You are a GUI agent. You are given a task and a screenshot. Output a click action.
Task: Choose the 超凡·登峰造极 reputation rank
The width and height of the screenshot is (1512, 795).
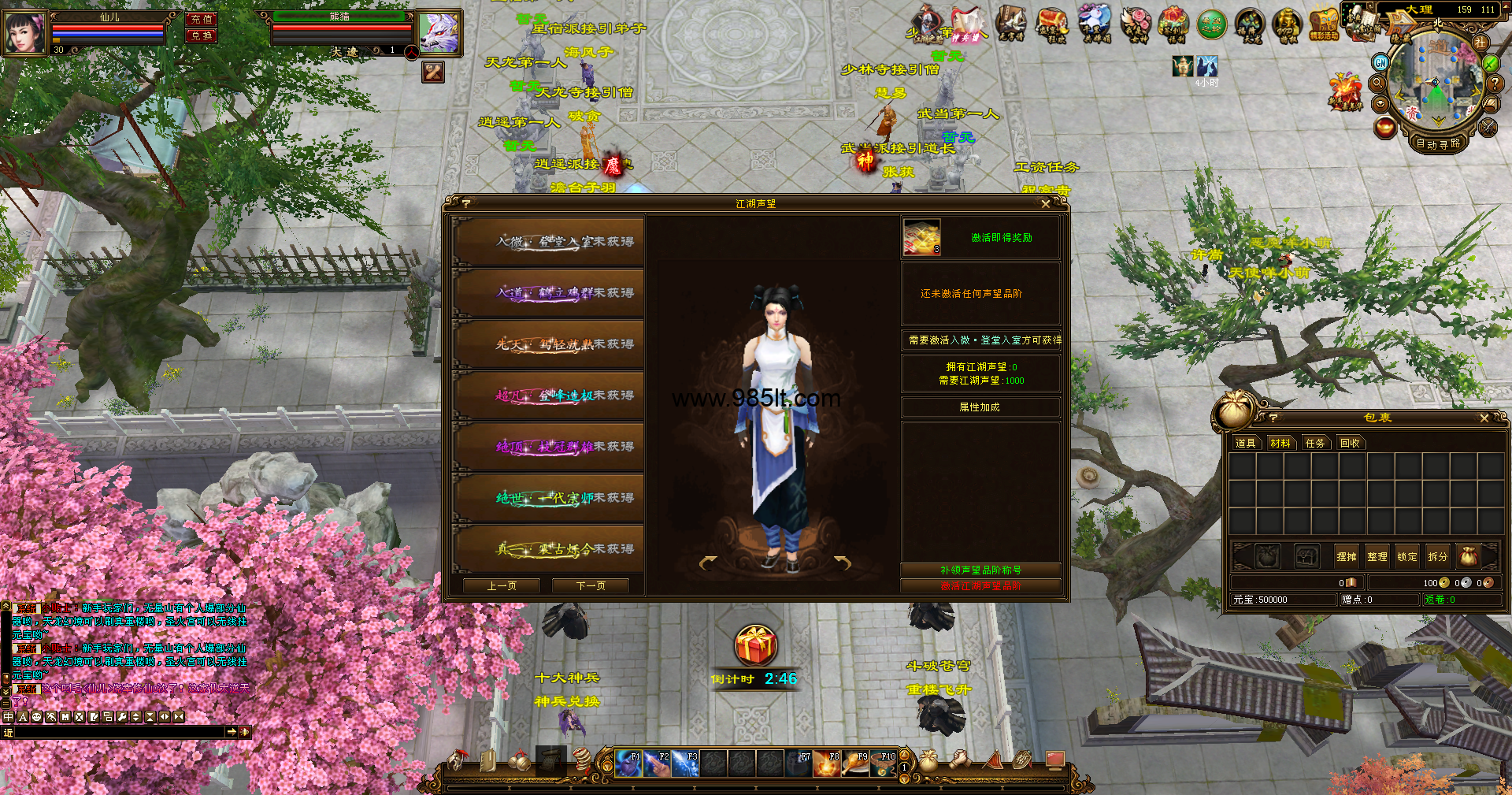[549, 396]
